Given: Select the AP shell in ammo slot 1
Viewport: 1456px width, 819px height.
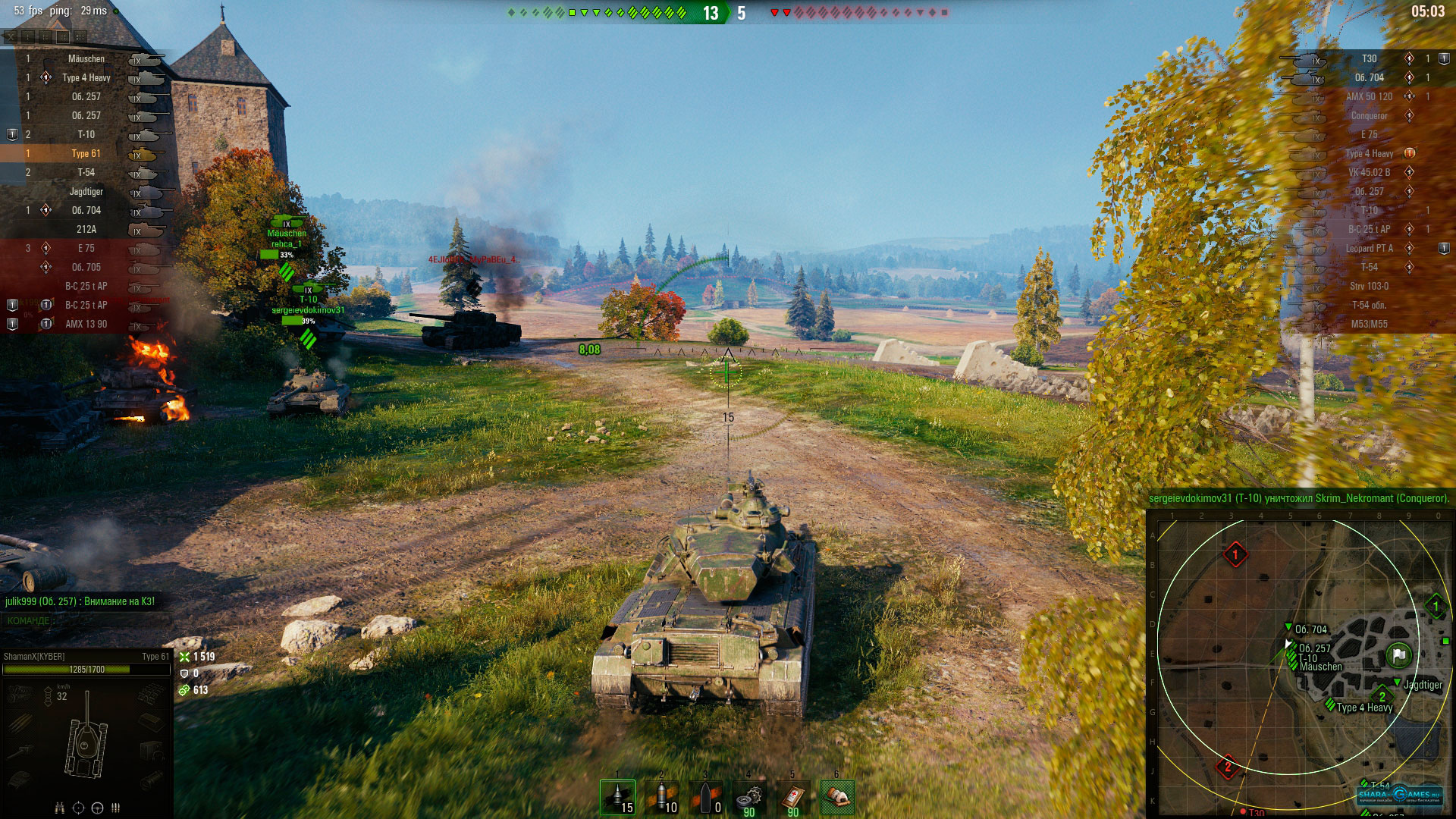Looking at the screenshot, I should pos(618,799).
